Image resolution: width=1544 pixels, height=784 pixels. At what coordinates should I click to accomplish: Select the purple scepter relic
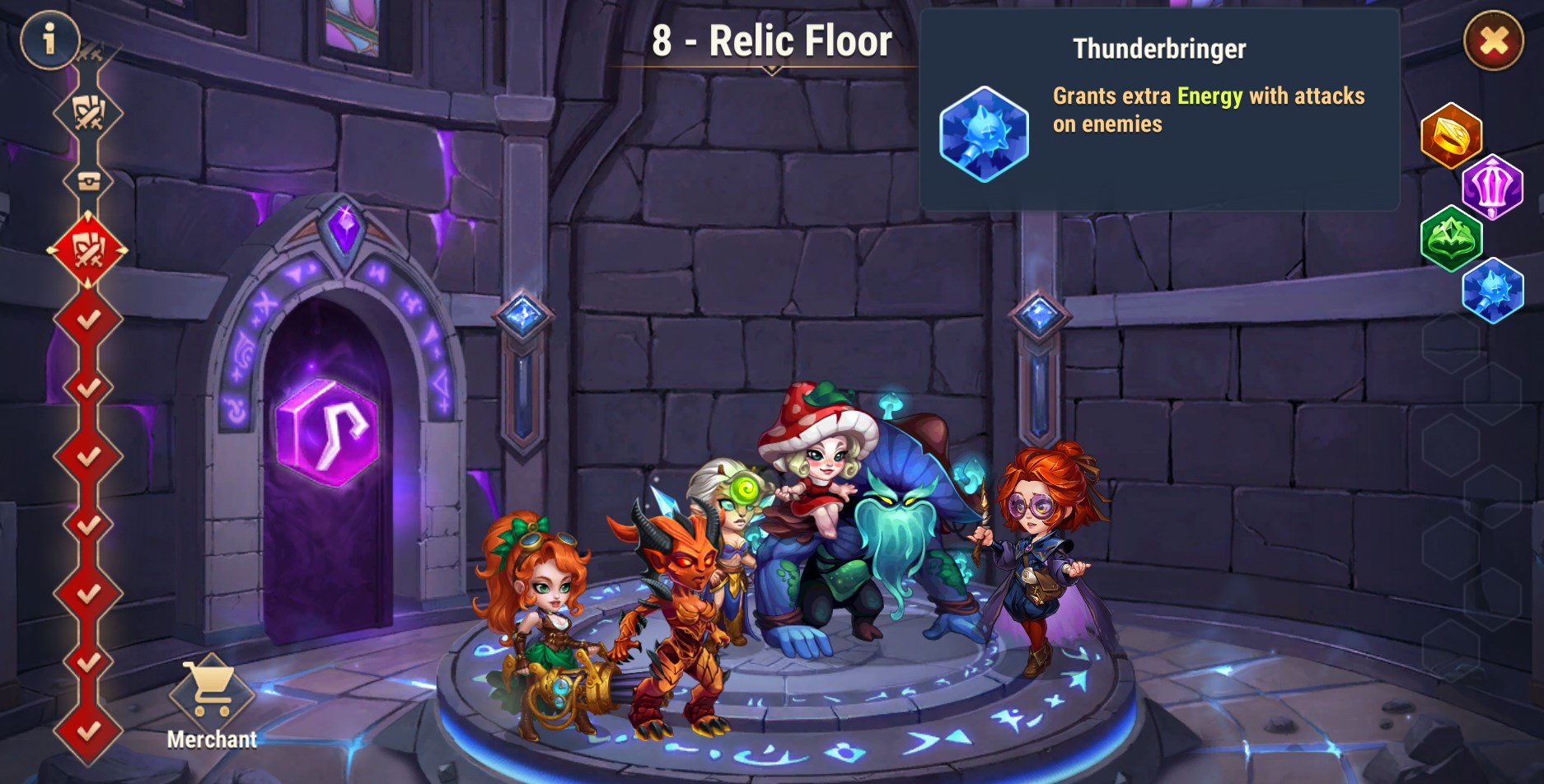1492,186
